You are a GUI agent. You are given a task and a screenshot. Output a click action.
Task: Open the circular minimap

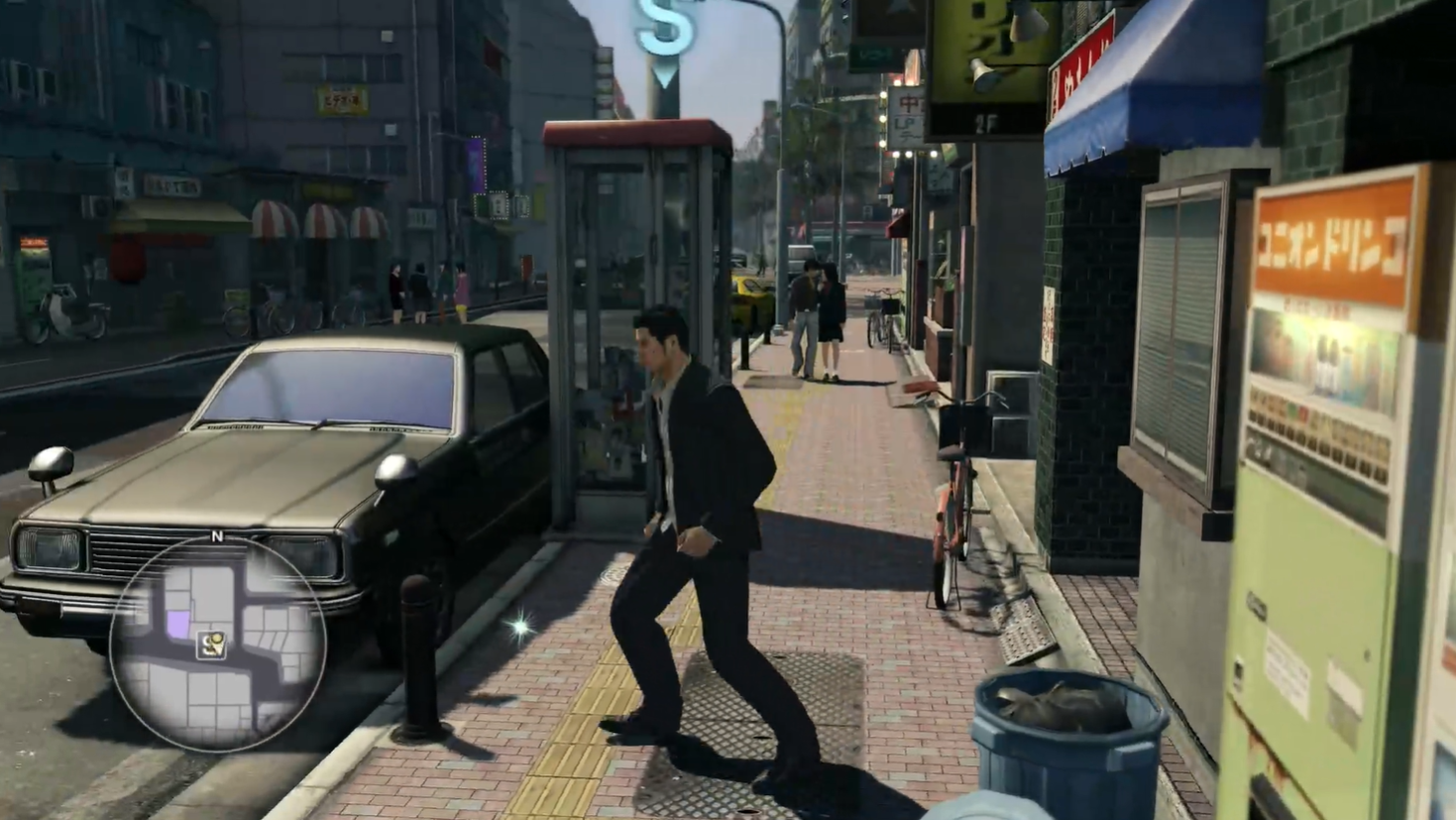[217, 643]
